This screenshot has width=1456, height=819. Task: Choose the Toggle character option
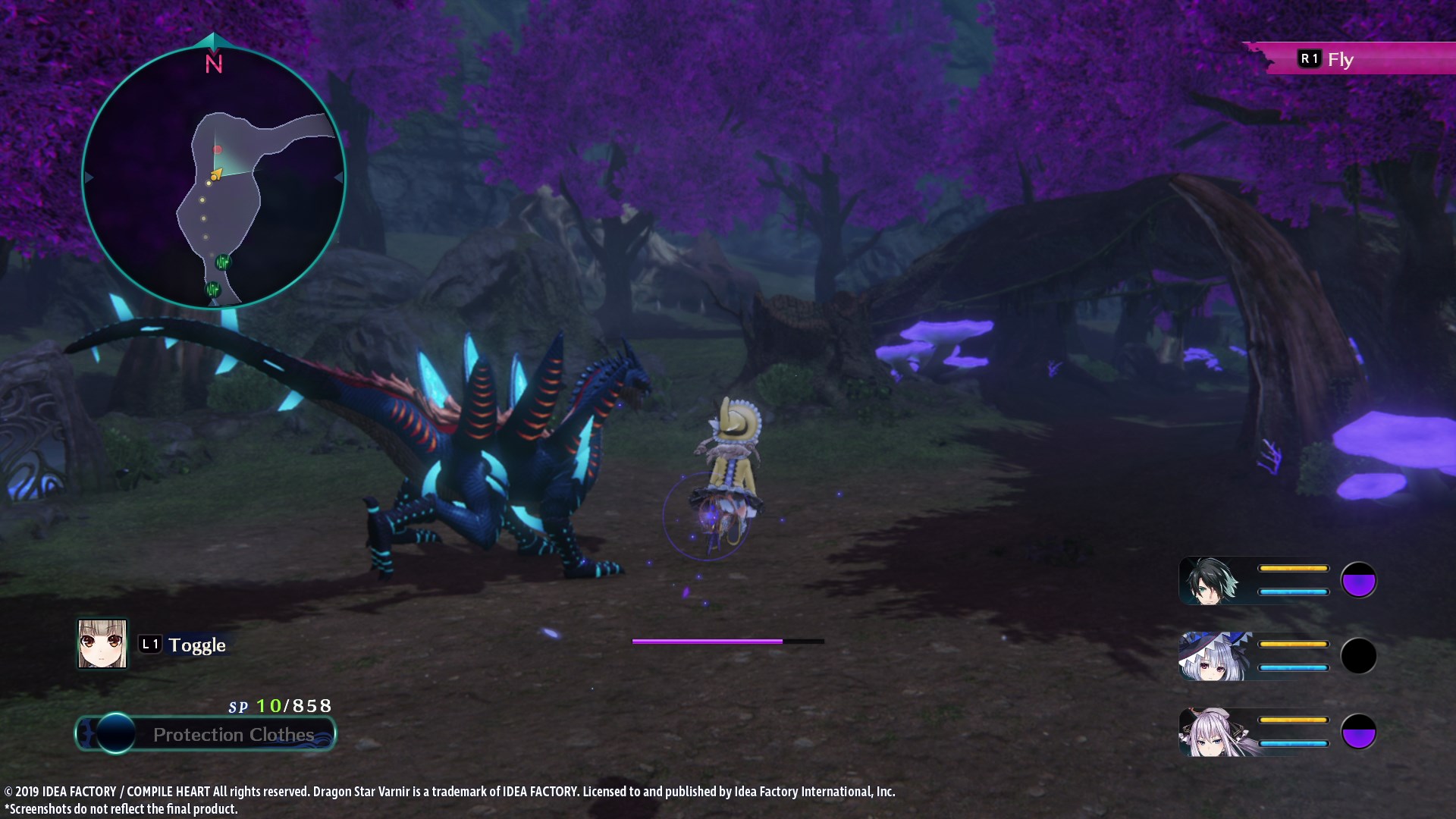(183, 645)
